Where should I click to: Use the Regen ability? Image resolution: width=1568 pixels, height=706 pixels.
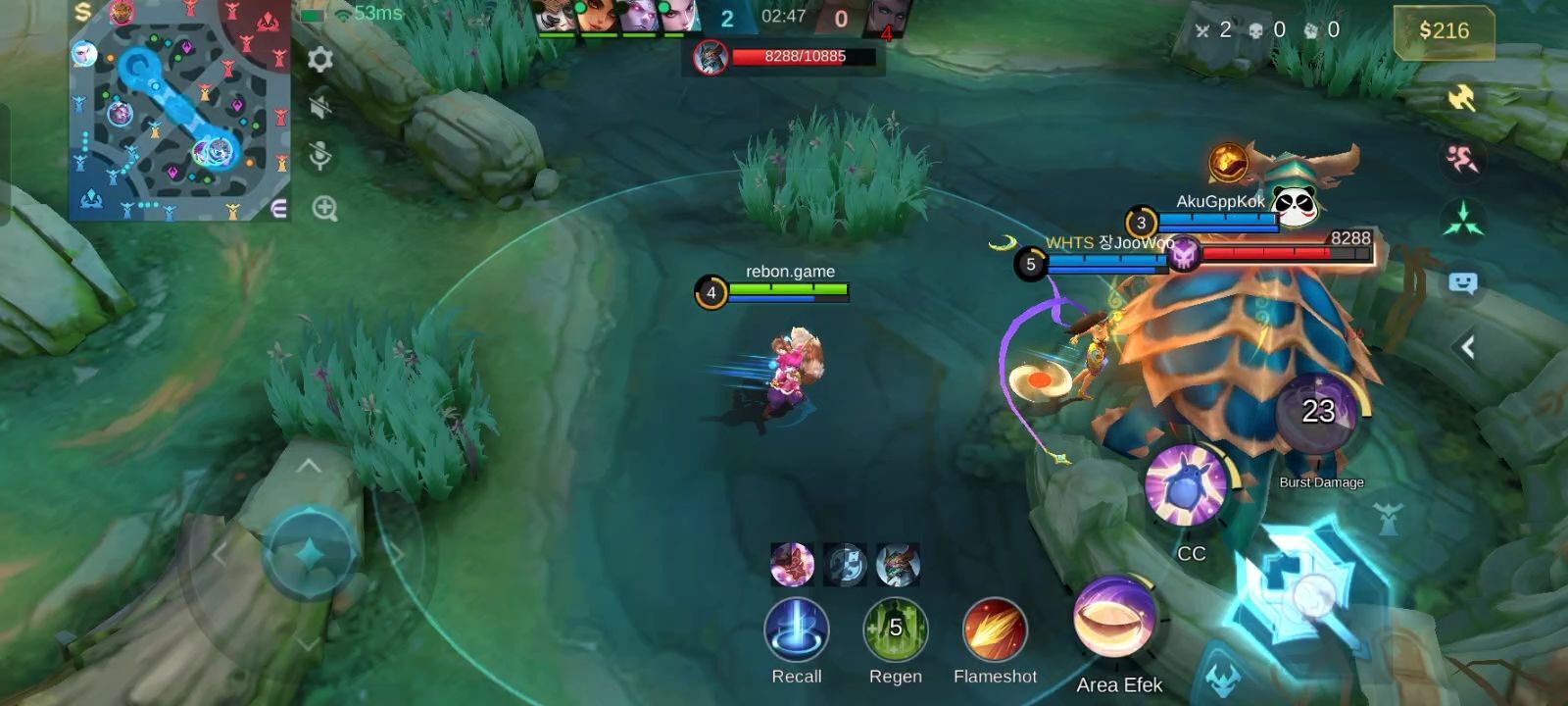[x=895, y=630]
